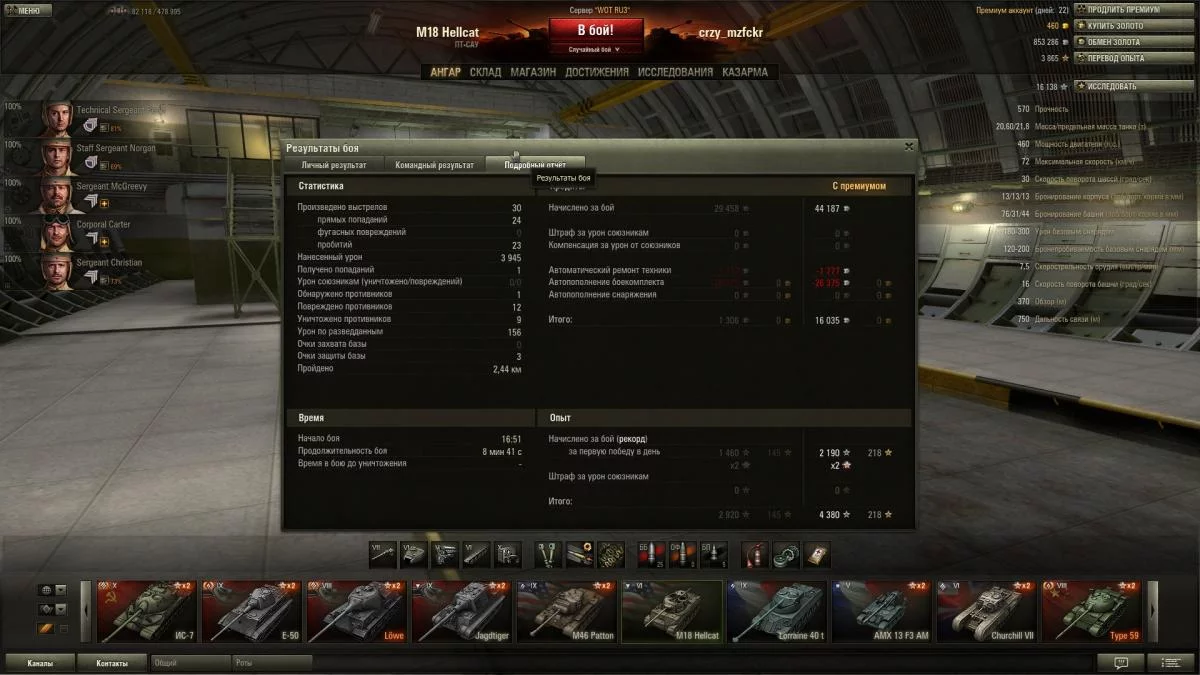1200x675 pixels.
Task: Open the Контакты panel
Action: click(112, 663)
